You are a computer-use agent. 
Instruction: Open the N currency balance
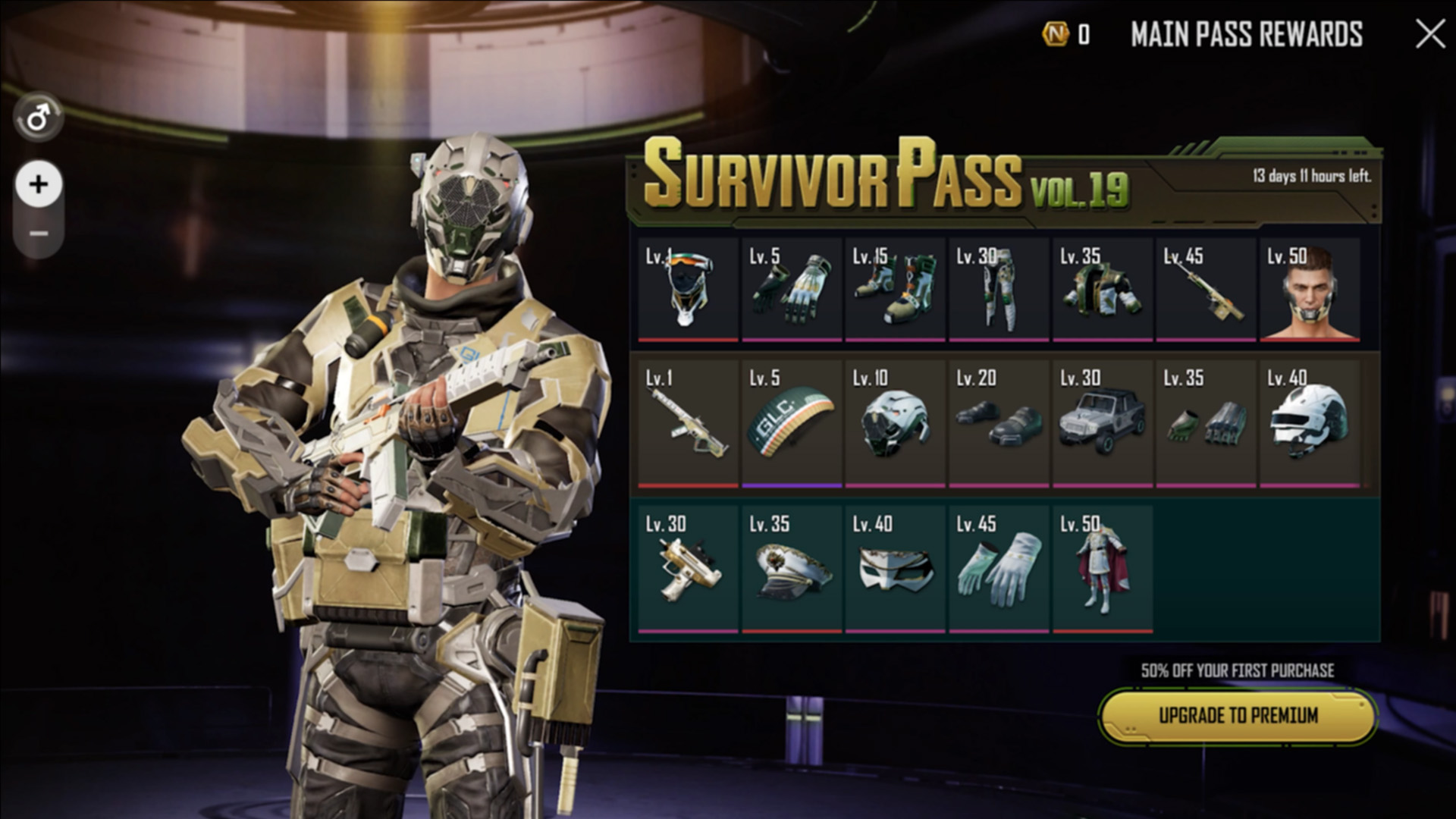(1067, 34)
